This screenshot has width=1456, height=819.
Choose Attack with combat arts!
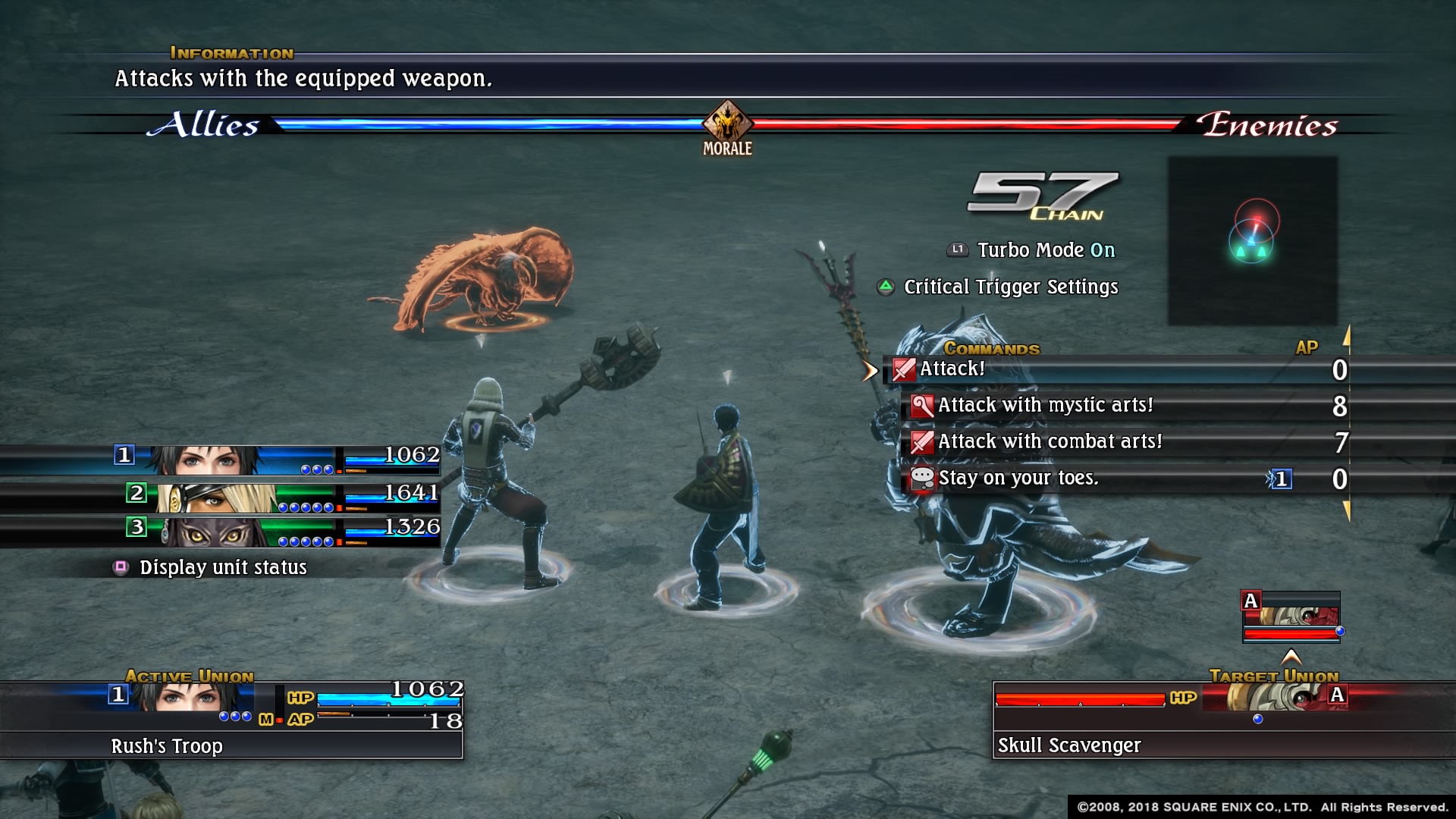click(1050, 442)
